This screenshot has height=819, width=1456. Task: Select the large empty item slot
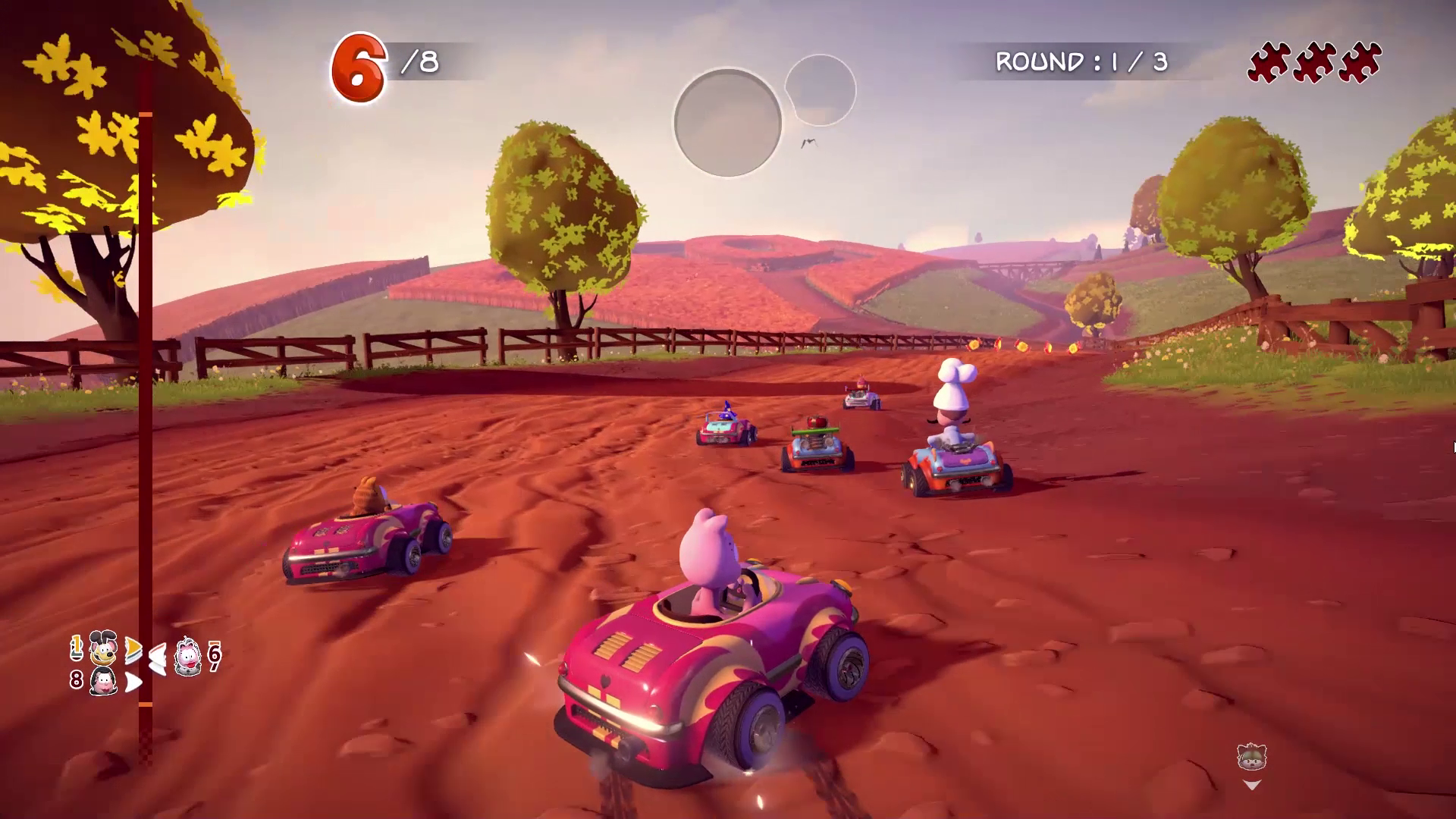[x=727, y=123]
